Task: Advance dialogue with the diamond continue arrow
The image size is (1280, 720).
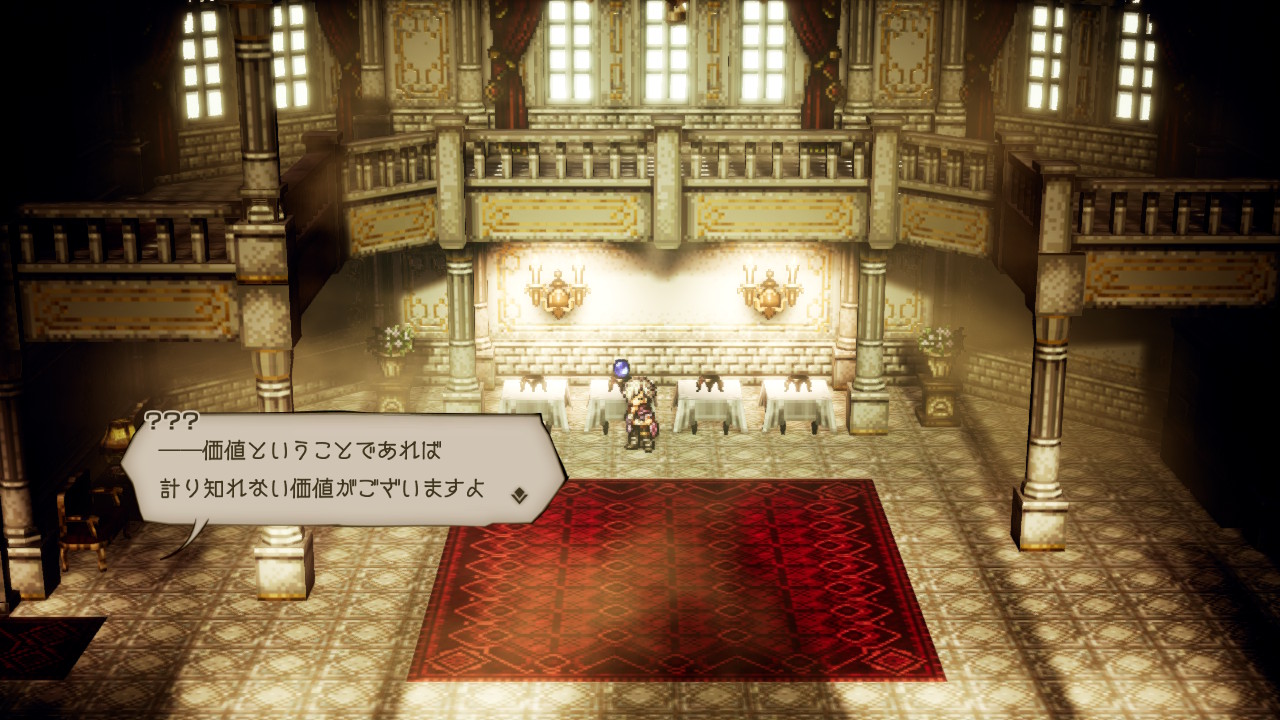Action: click(x=519, y=493)
